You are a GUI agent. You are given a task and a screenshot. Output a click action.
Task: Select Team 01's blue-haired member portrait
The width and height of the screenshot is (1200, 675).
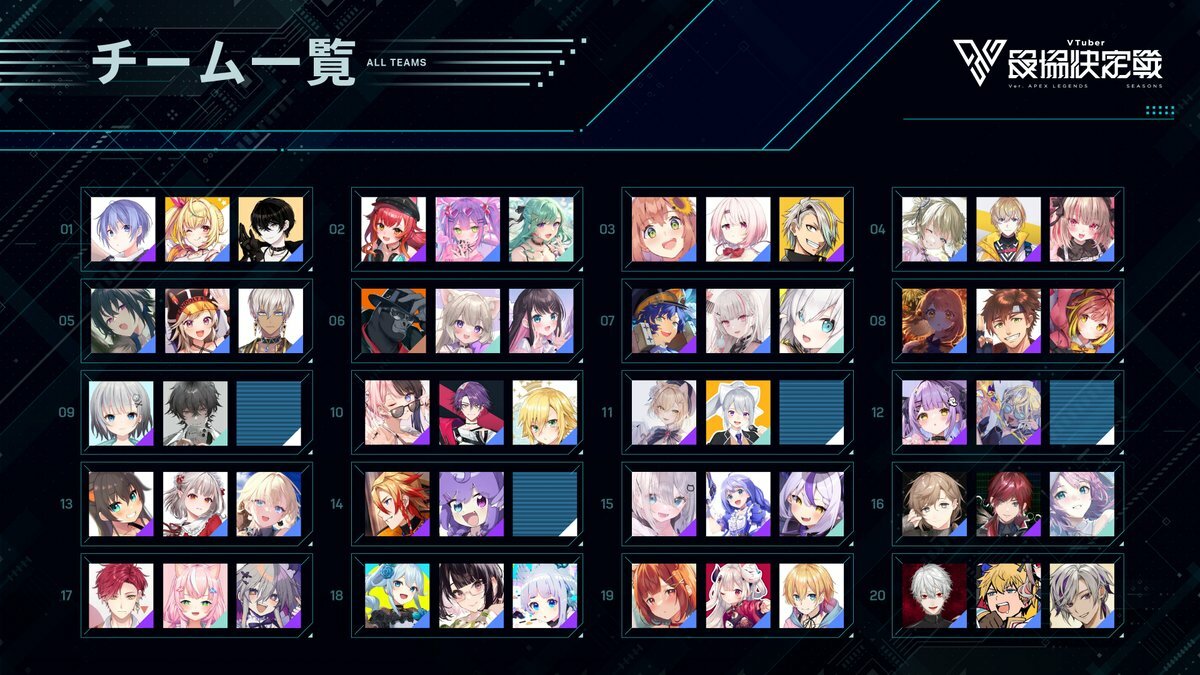pyautogui.click(x=123, y=229)
